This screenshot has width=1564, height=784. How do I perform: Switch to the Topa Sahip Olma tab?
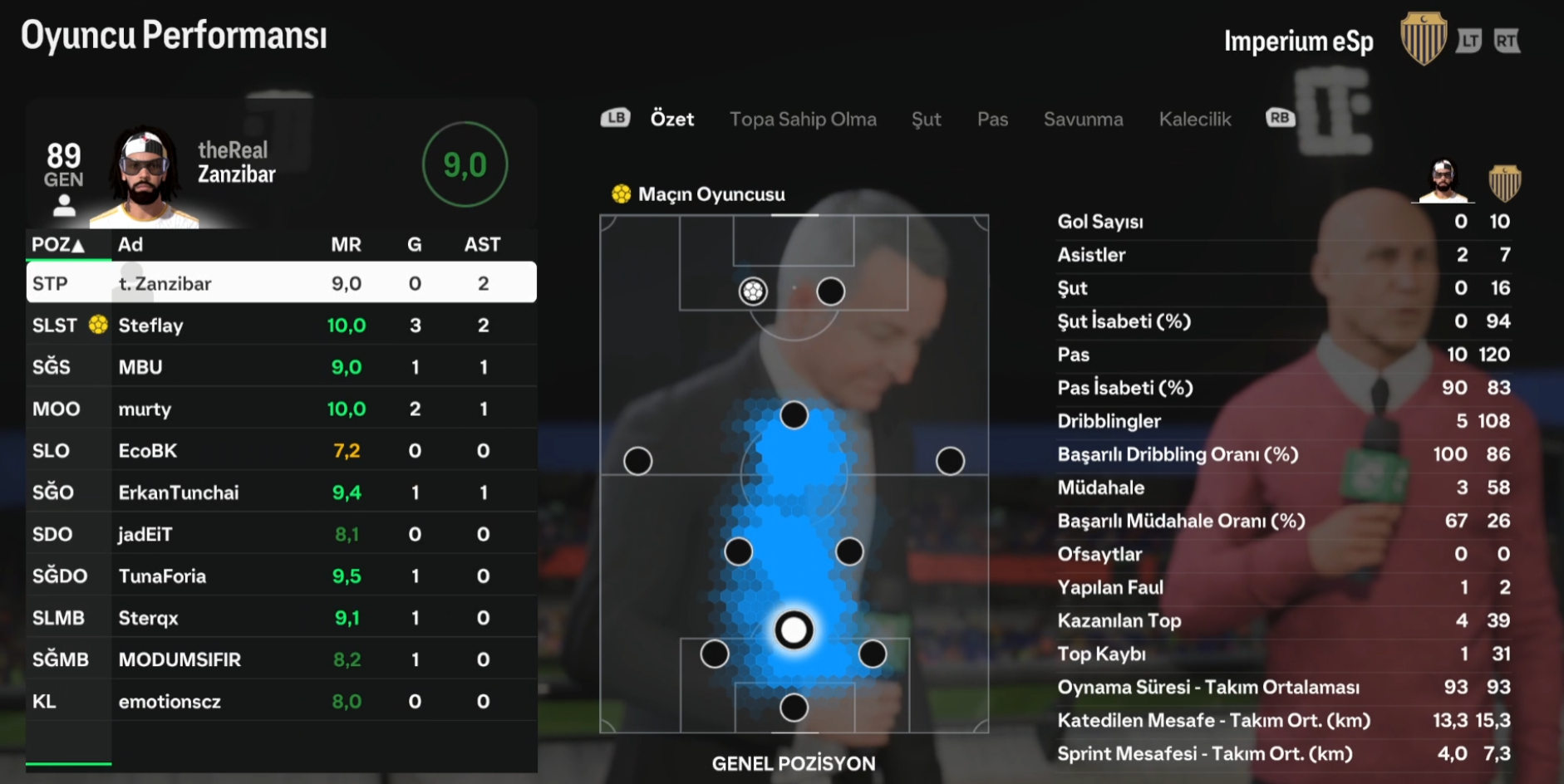click(803, 120)
